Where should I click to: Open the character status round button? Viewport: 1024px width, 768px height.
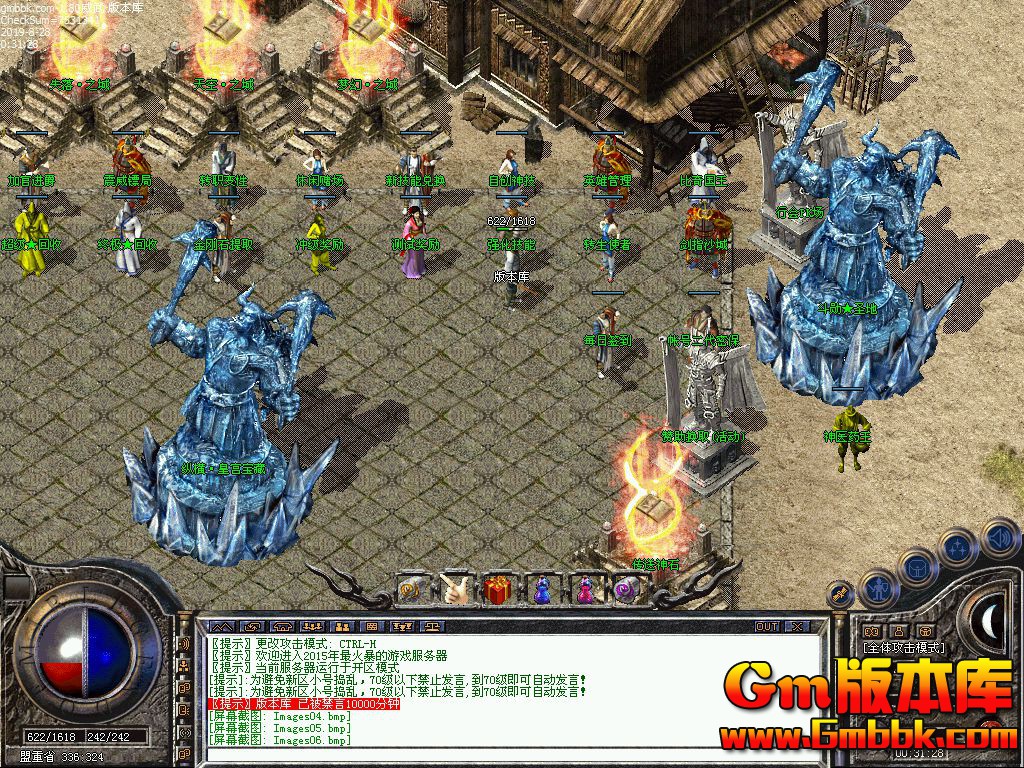(877, 588)
